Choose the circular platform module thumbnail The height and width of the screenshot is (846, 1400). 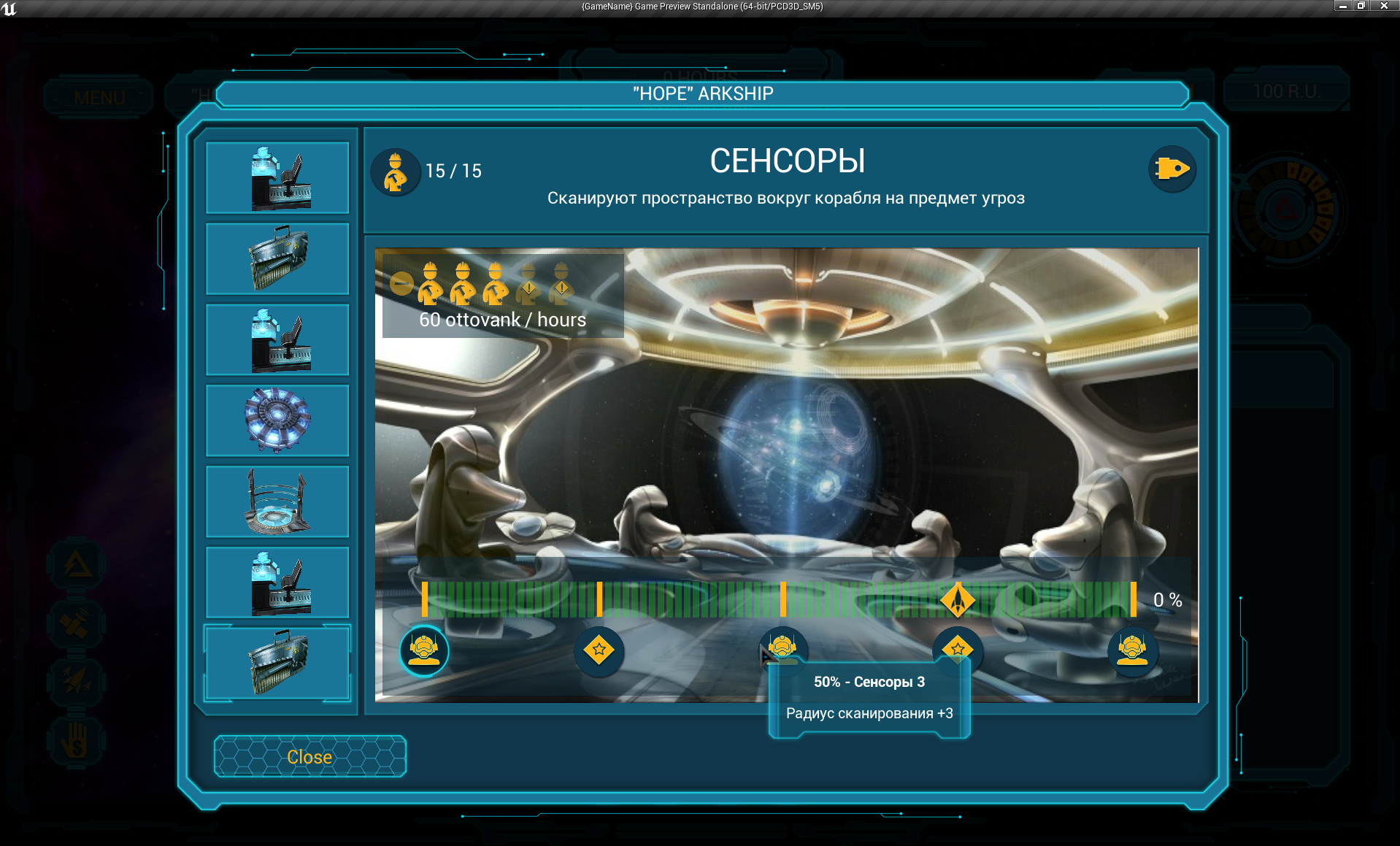pyautogui.click(x=277, y=501)
